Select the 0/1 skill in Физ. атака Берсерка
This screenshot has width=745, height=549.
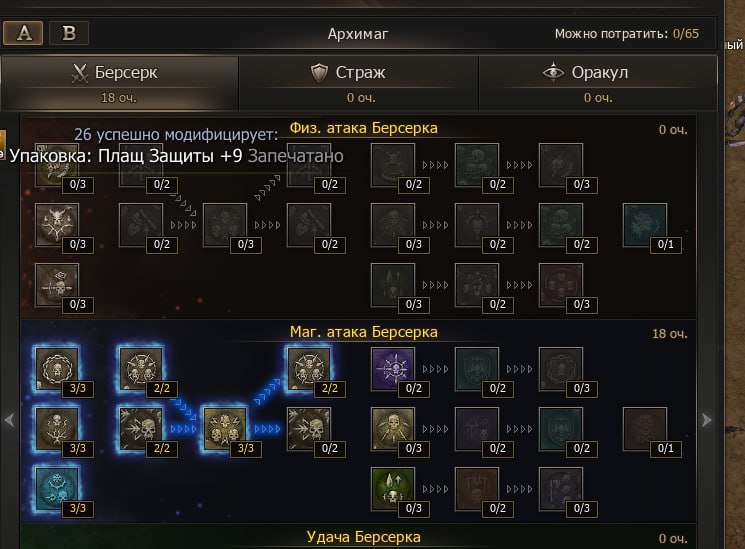pos(645,225)
